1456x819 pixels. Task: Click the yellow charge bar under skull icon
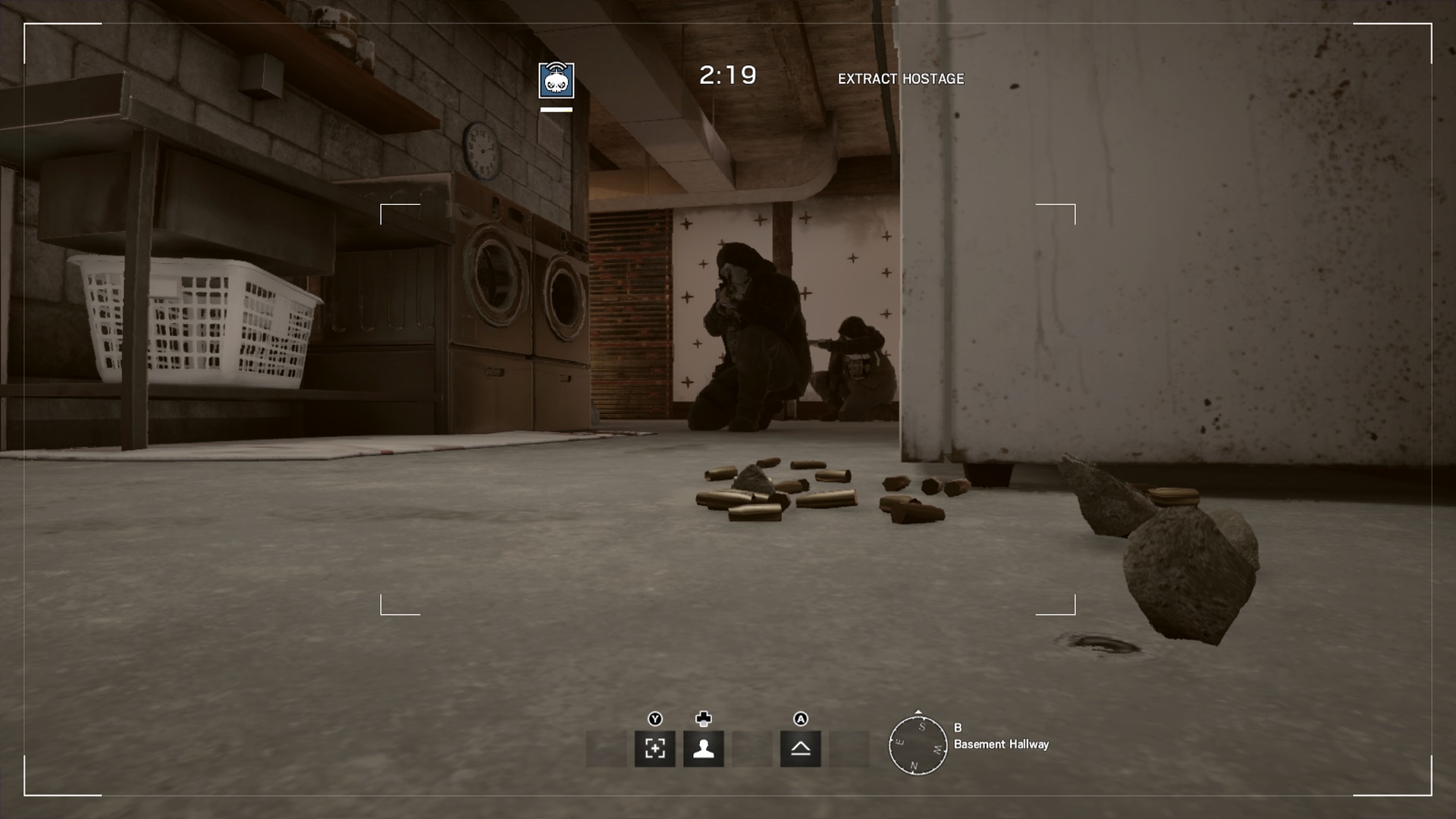pos(556,109)
